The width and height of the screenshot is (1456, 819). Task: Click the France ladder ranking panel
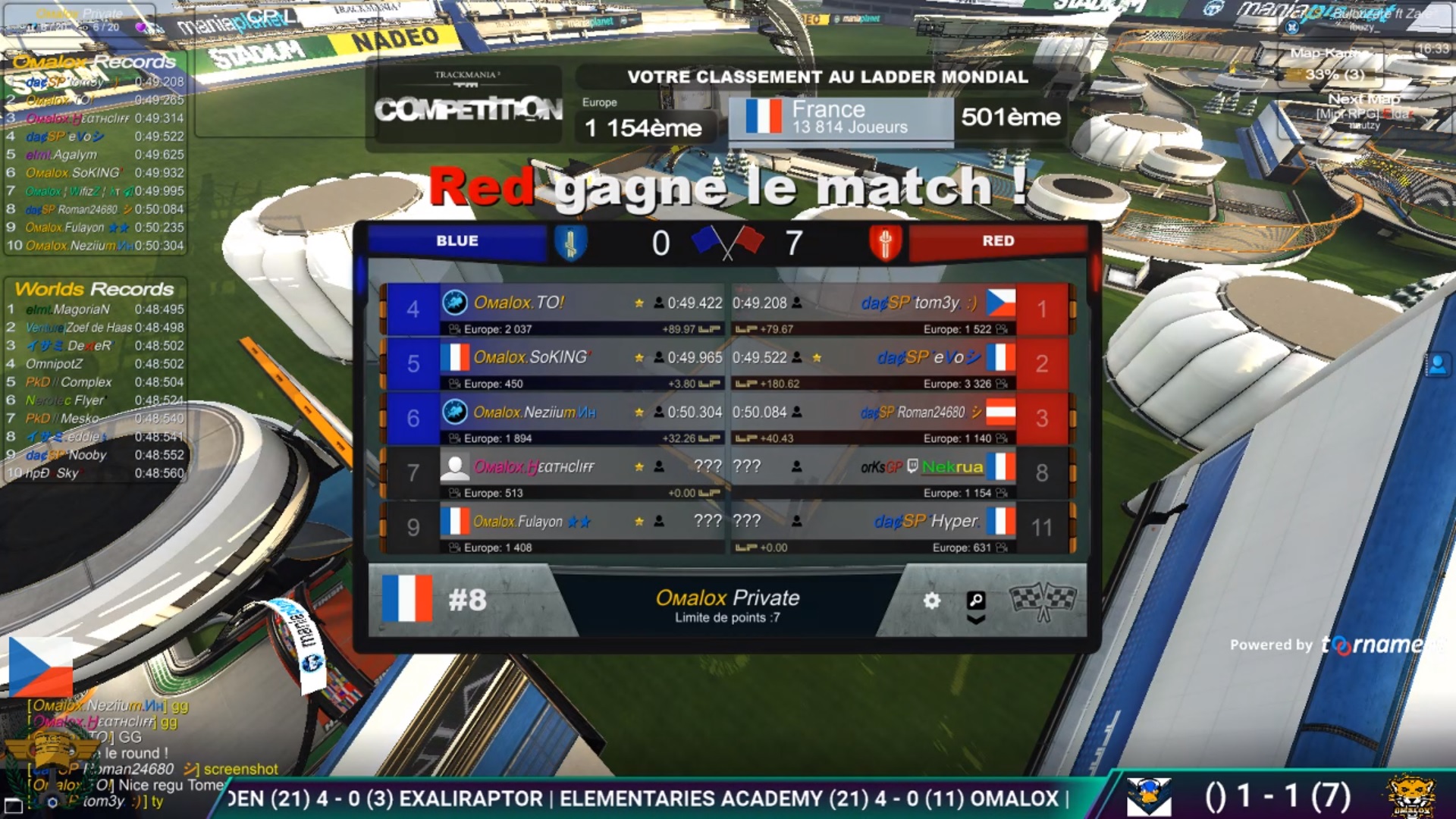[840, 118]
